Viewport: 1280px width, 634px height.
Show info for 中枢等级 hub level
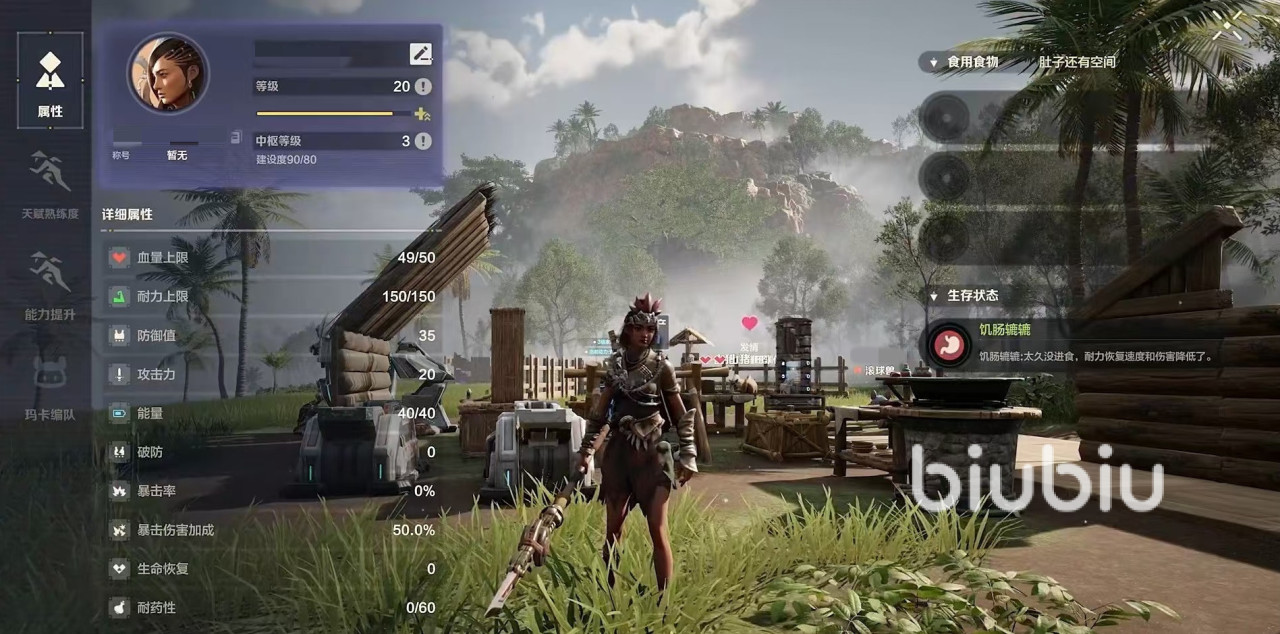[423, 142]
